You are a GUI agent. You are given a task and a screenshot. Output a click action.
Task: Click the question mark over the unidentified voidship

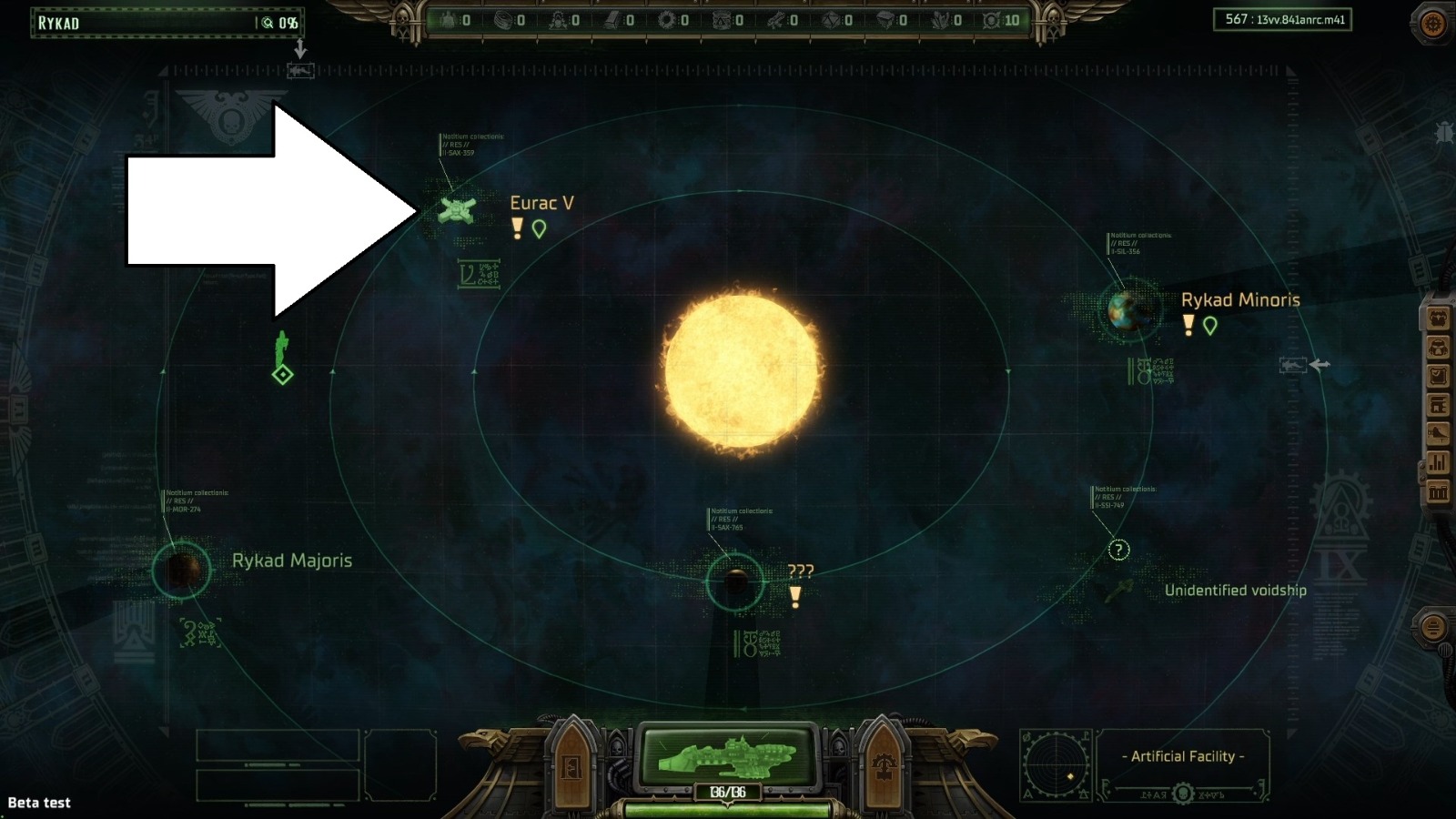point(1117,550)
